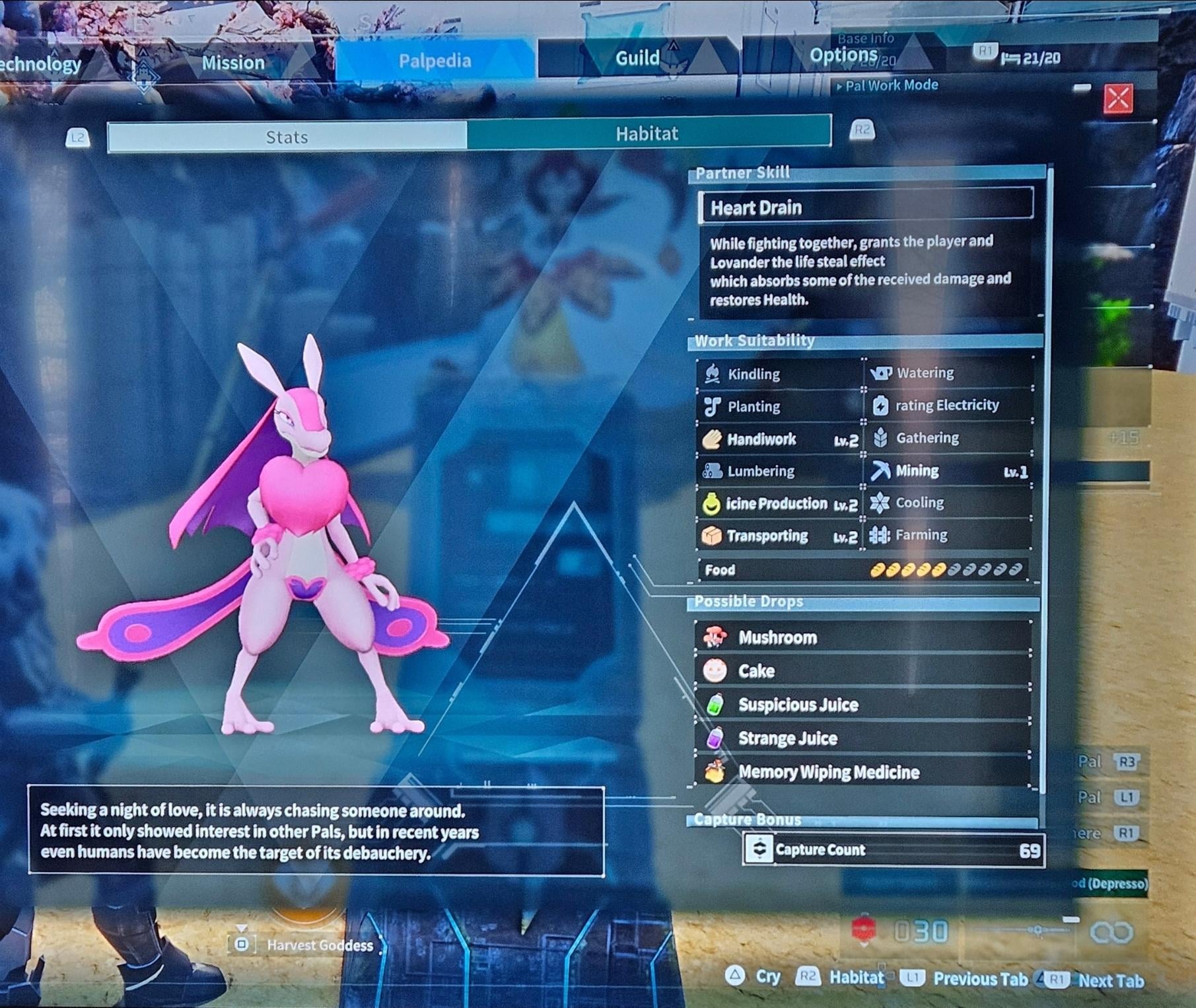The image size is (1196, 1008).
Task: Open the Palpedia tab
Action: pos(435,61)
